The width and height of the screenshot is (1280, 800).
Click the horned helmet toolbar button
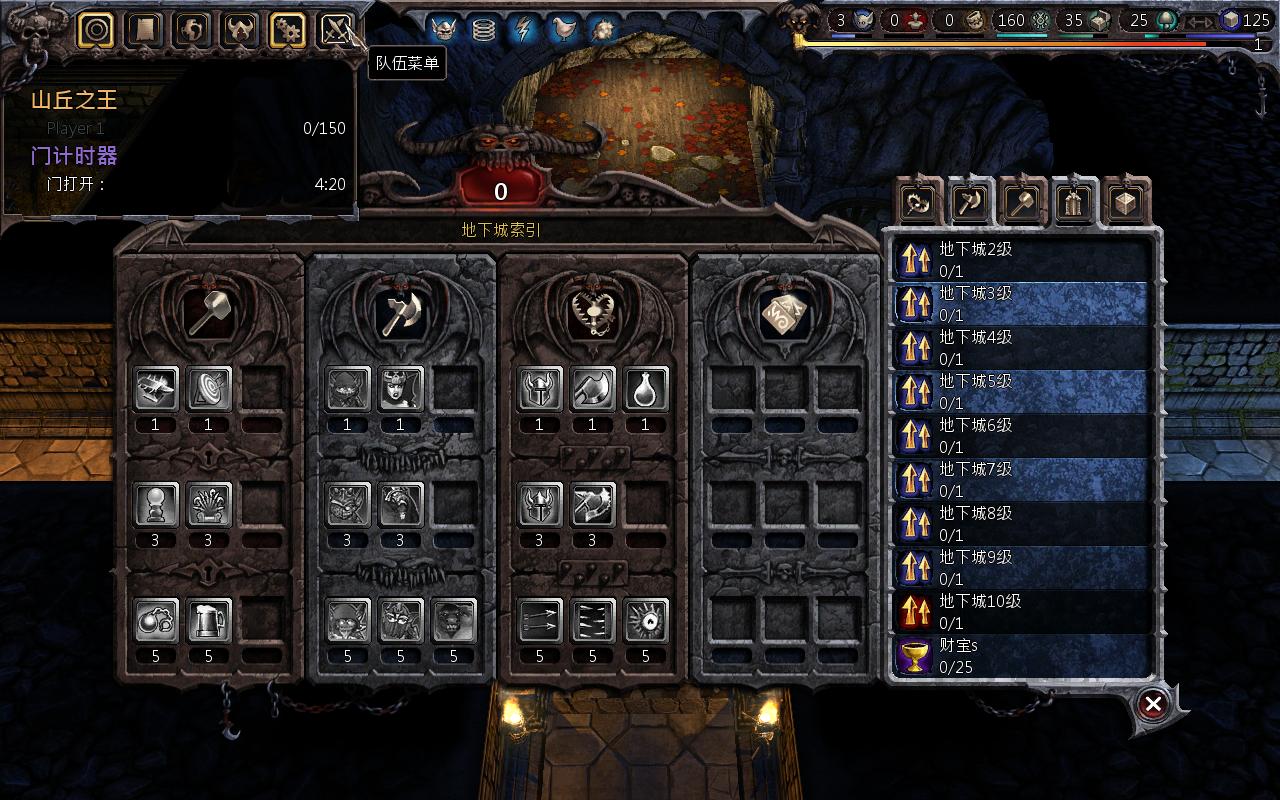tap(240, 30)
